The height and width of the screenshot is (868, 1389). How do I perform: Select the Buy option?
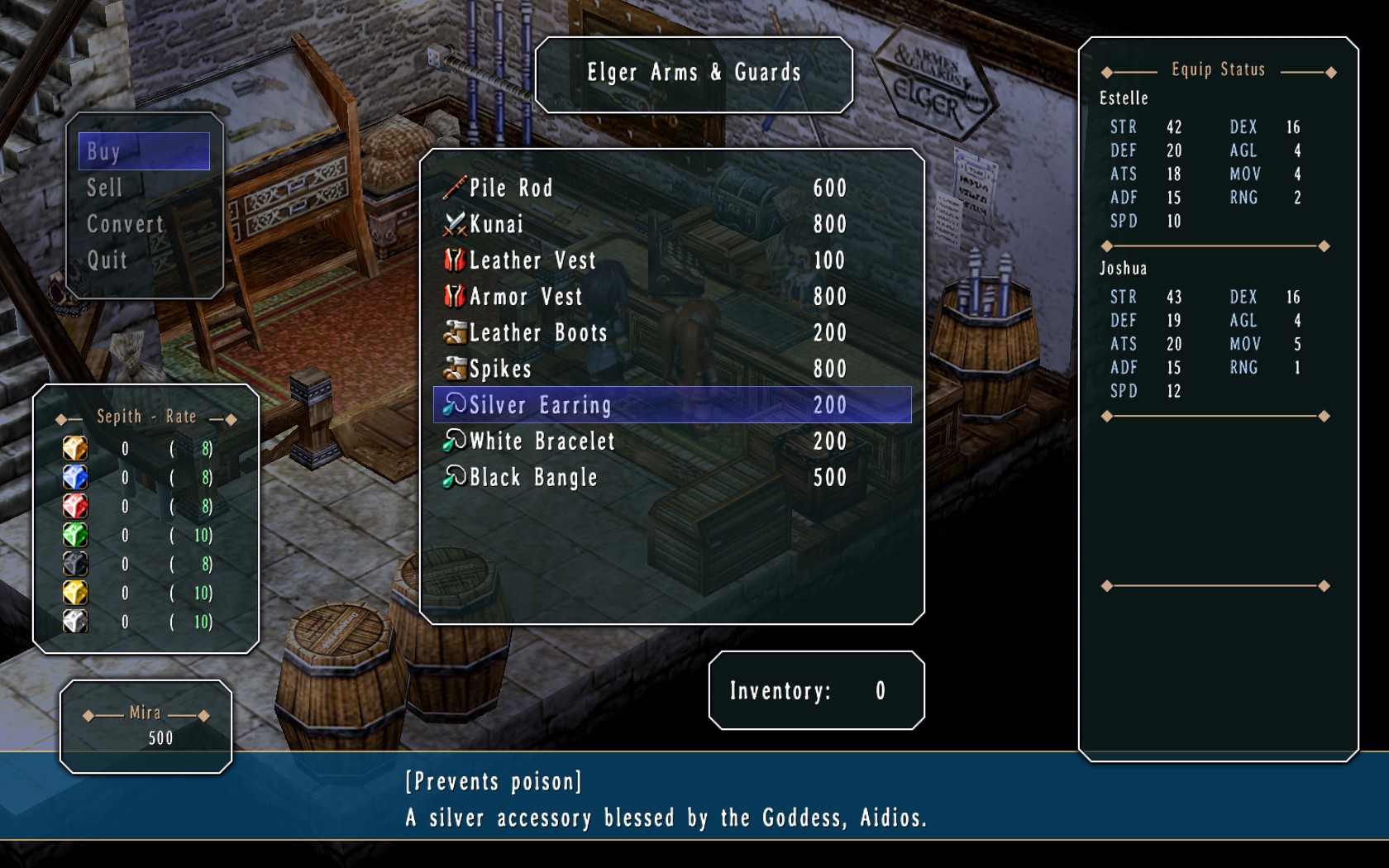144,151
